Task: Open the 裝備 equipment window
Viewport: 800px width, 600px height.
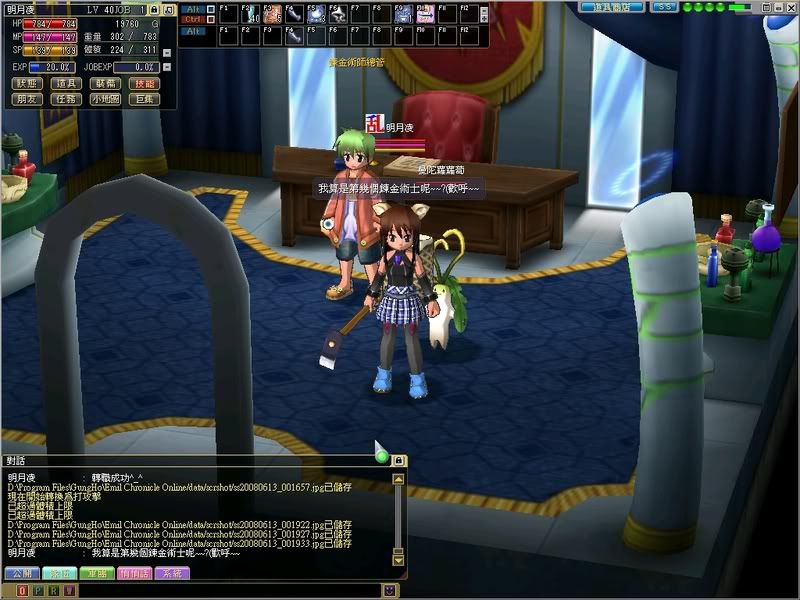Action: tap(105, 84)
